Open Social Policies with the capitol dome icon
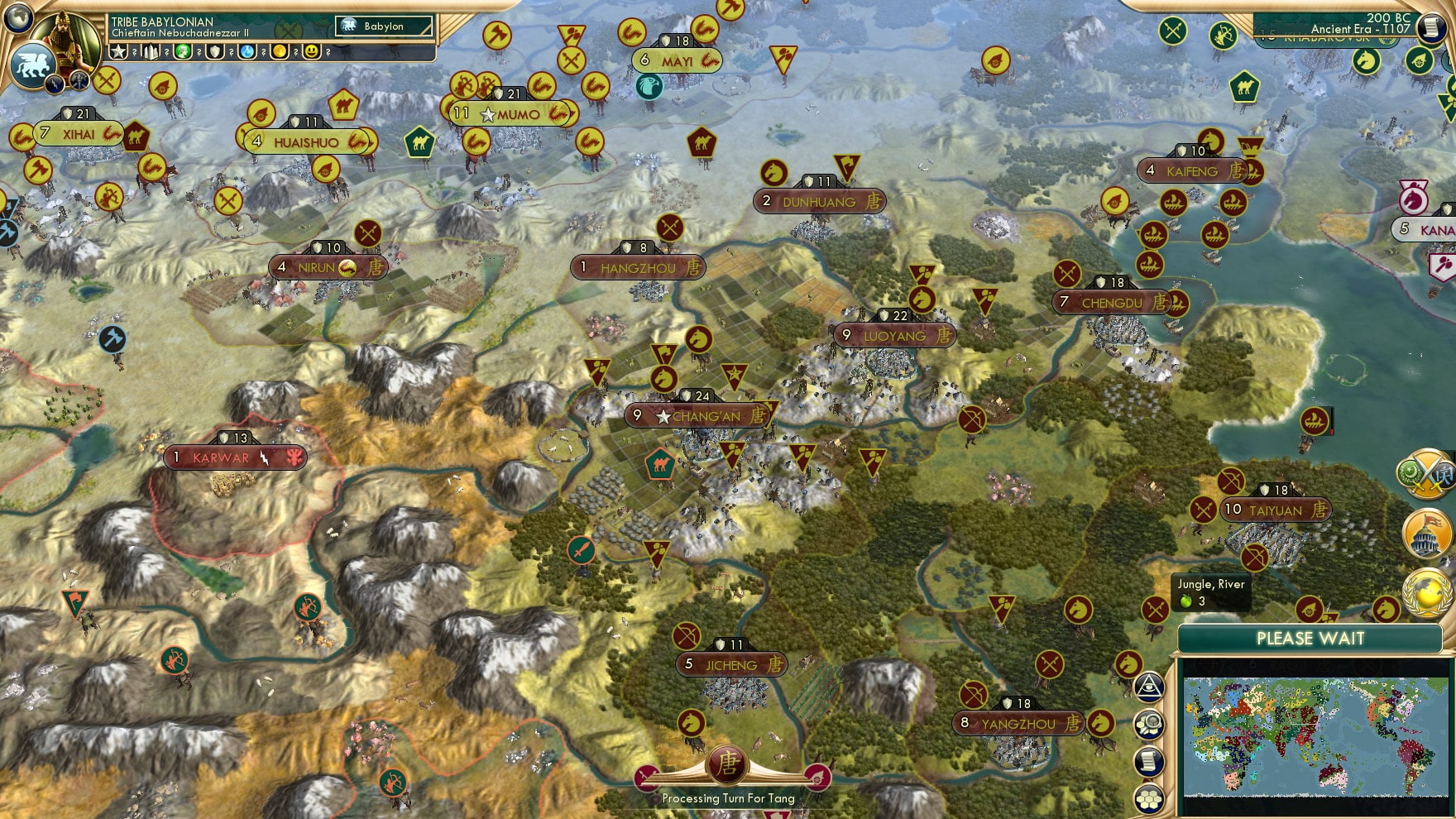1456x819 pixels. [1427, 534]
